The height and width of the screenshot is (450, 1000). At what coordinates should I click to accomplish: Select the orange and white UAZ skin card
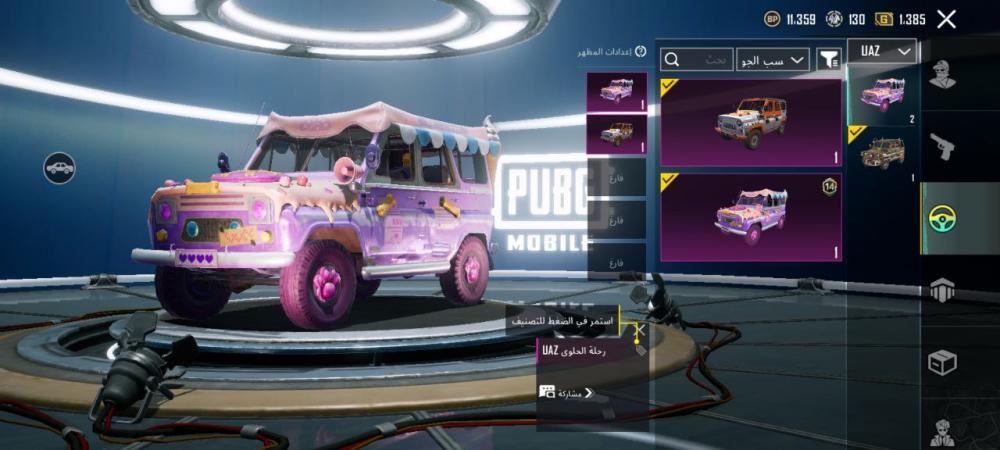(751, 122)
